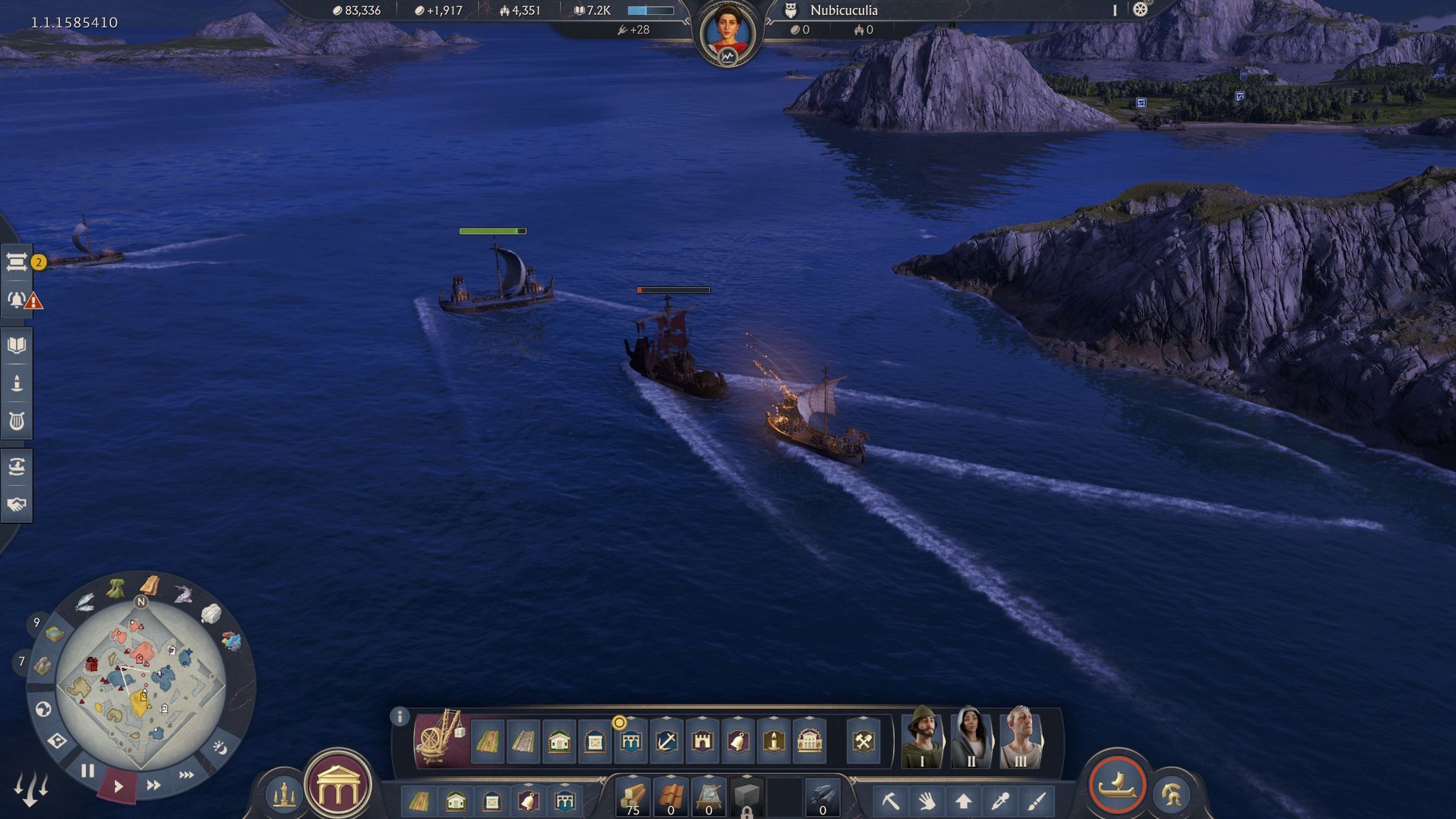Show the alarm bell notifications
The image size is (1456, 819).
click(x=17, y=299)
